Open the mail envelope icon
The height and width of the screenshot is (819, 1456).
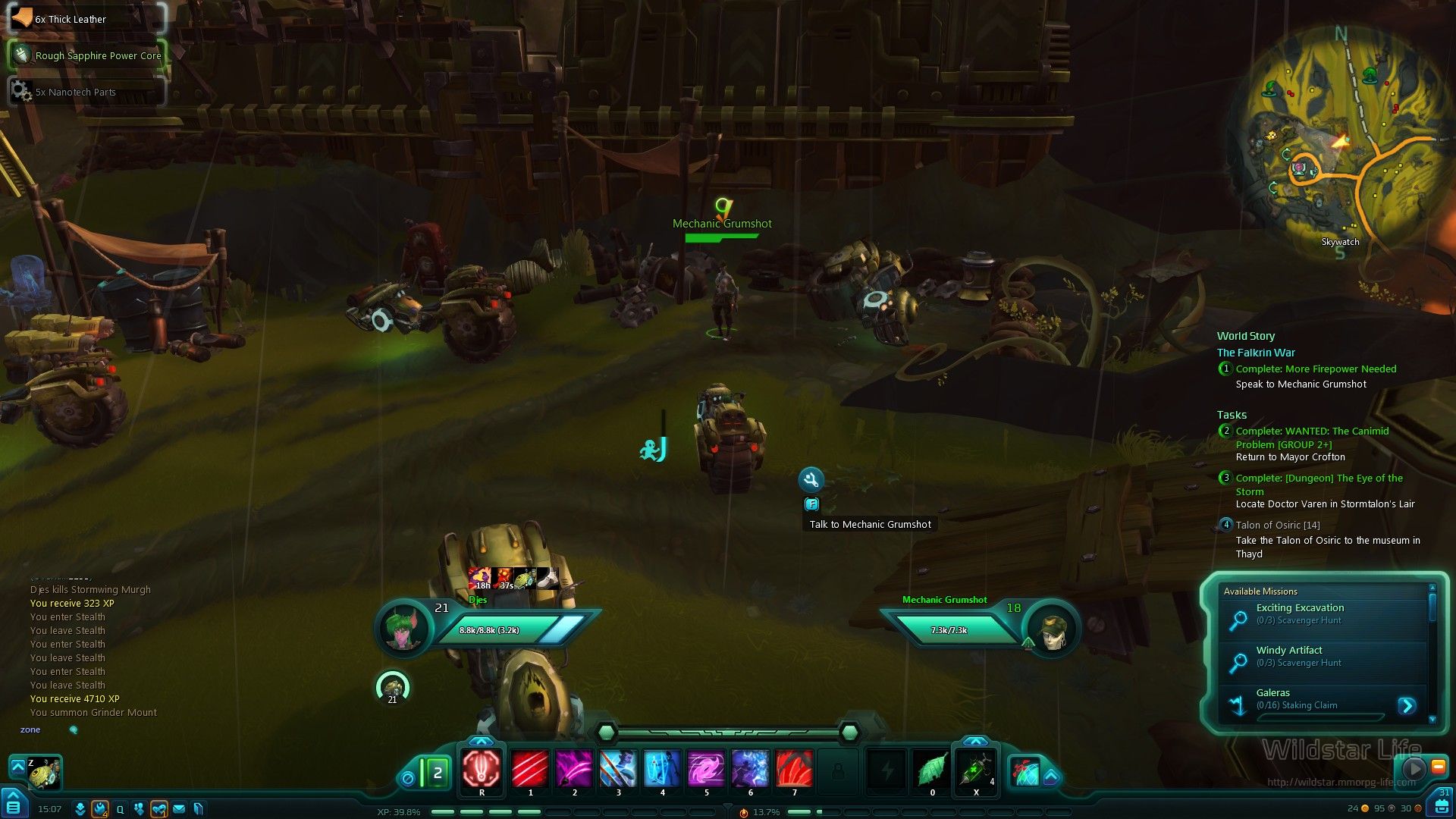[x=179, y=809]
